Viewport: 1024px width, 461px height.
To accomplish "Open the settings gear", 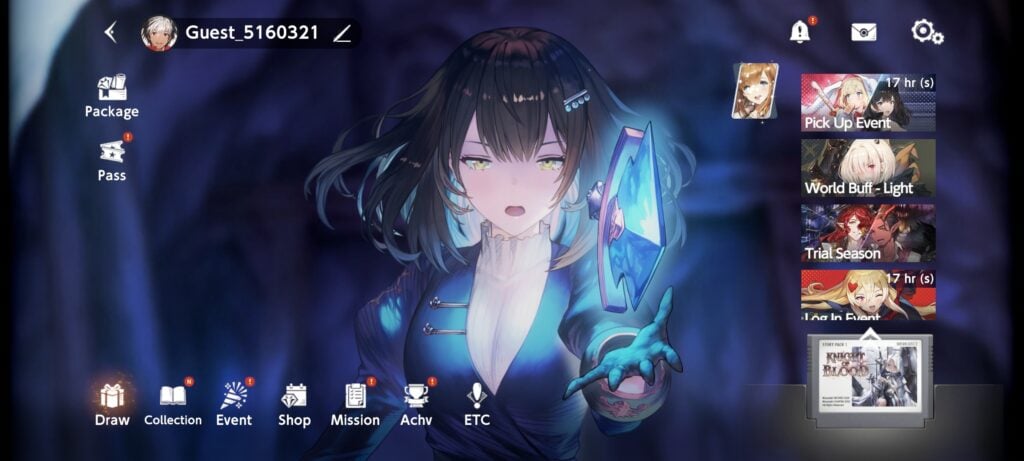I will (927, 32).
